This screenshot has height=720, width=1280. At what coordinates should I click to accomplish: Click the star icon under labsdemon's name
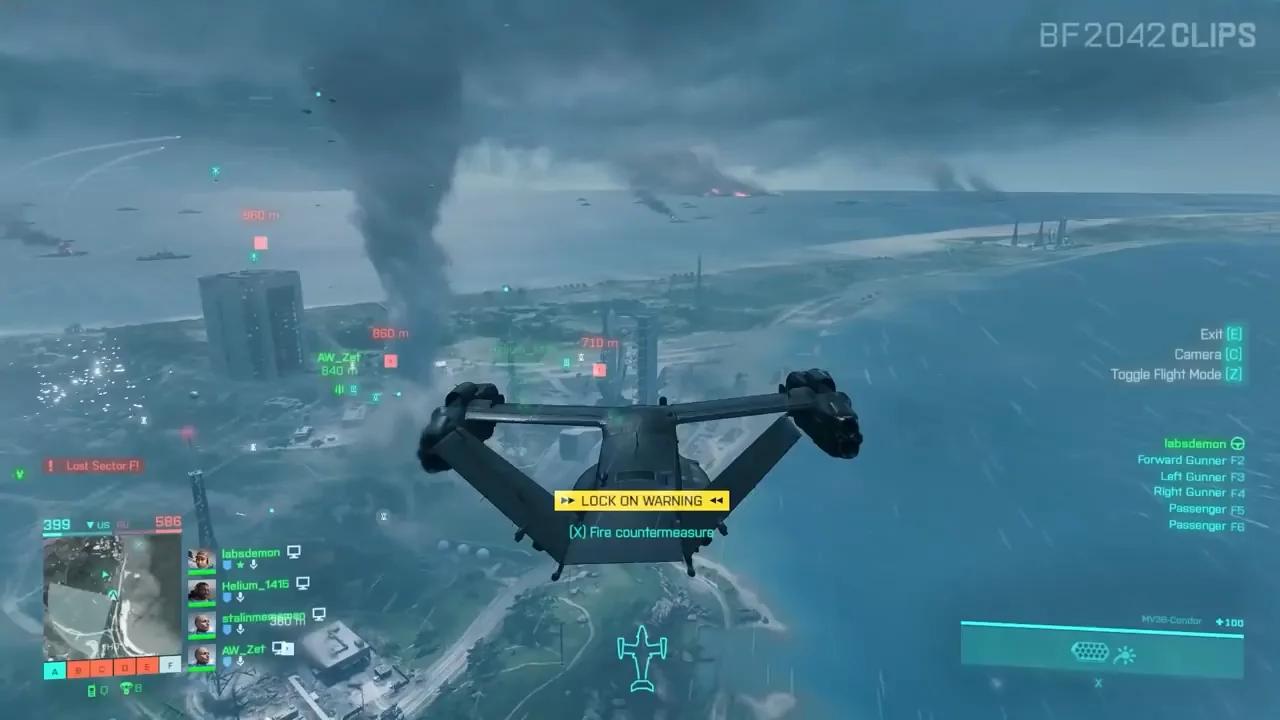240,564
